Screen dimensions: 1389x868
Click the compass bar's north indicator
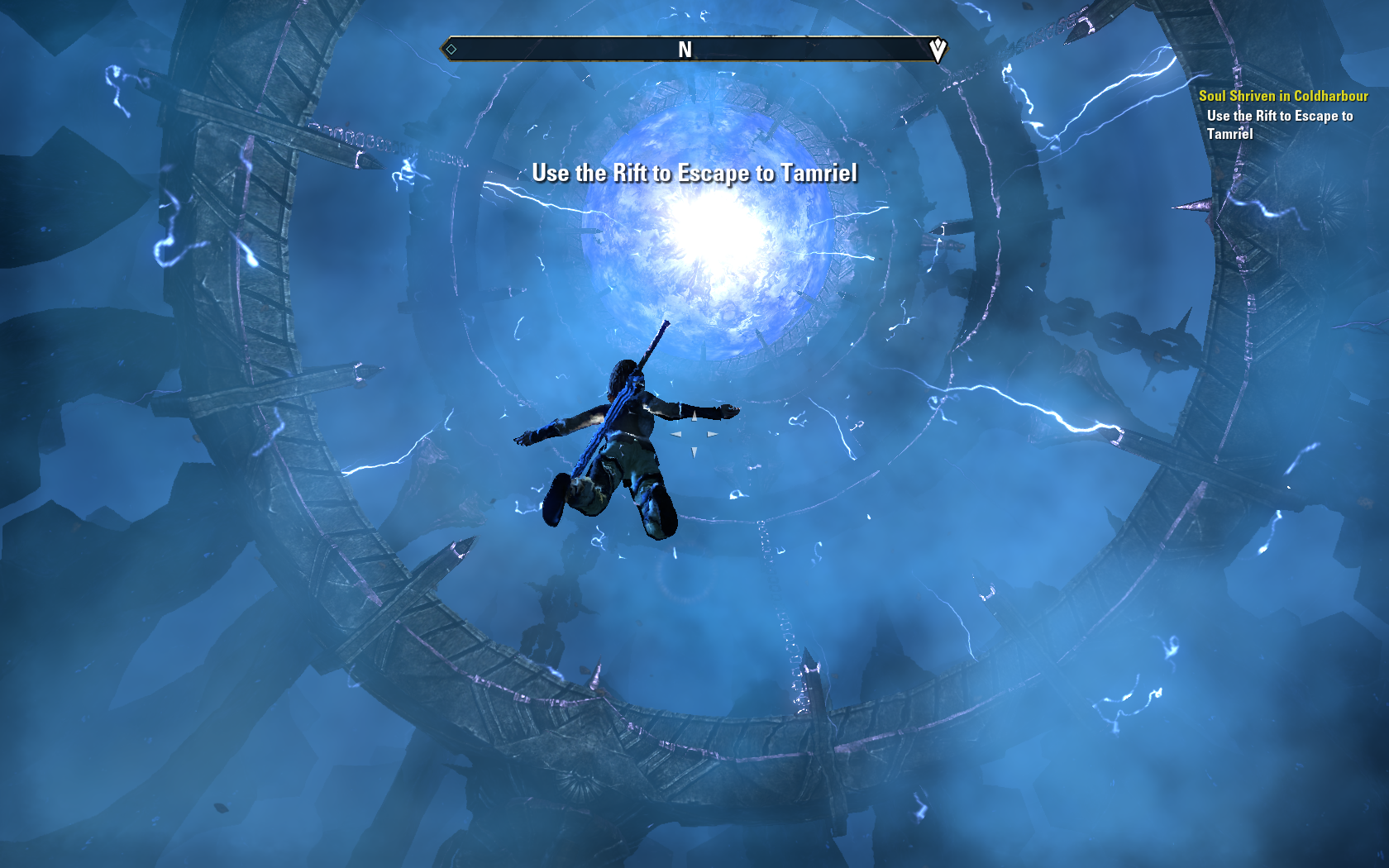coord(685,50)
